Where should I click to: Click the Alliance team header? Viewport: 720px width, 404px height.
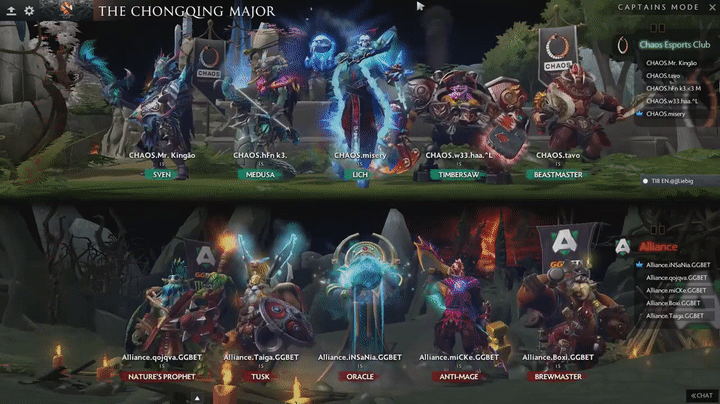(x=658, y=246)
